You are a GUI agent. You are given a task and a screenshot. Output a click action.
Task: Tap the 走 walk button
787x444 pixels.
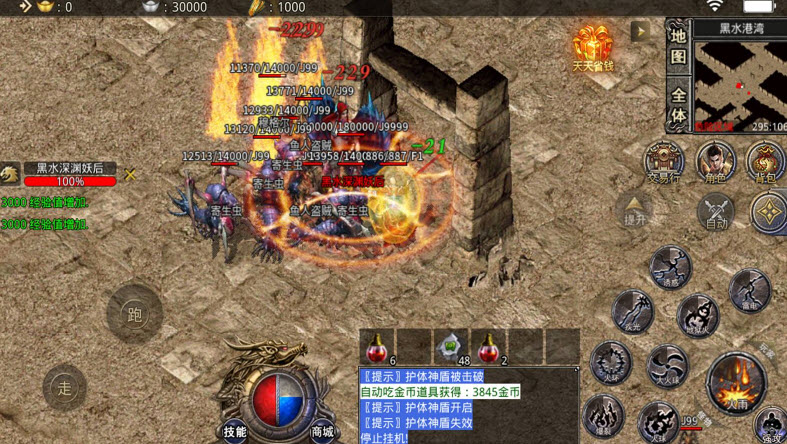tap(64, 387)
